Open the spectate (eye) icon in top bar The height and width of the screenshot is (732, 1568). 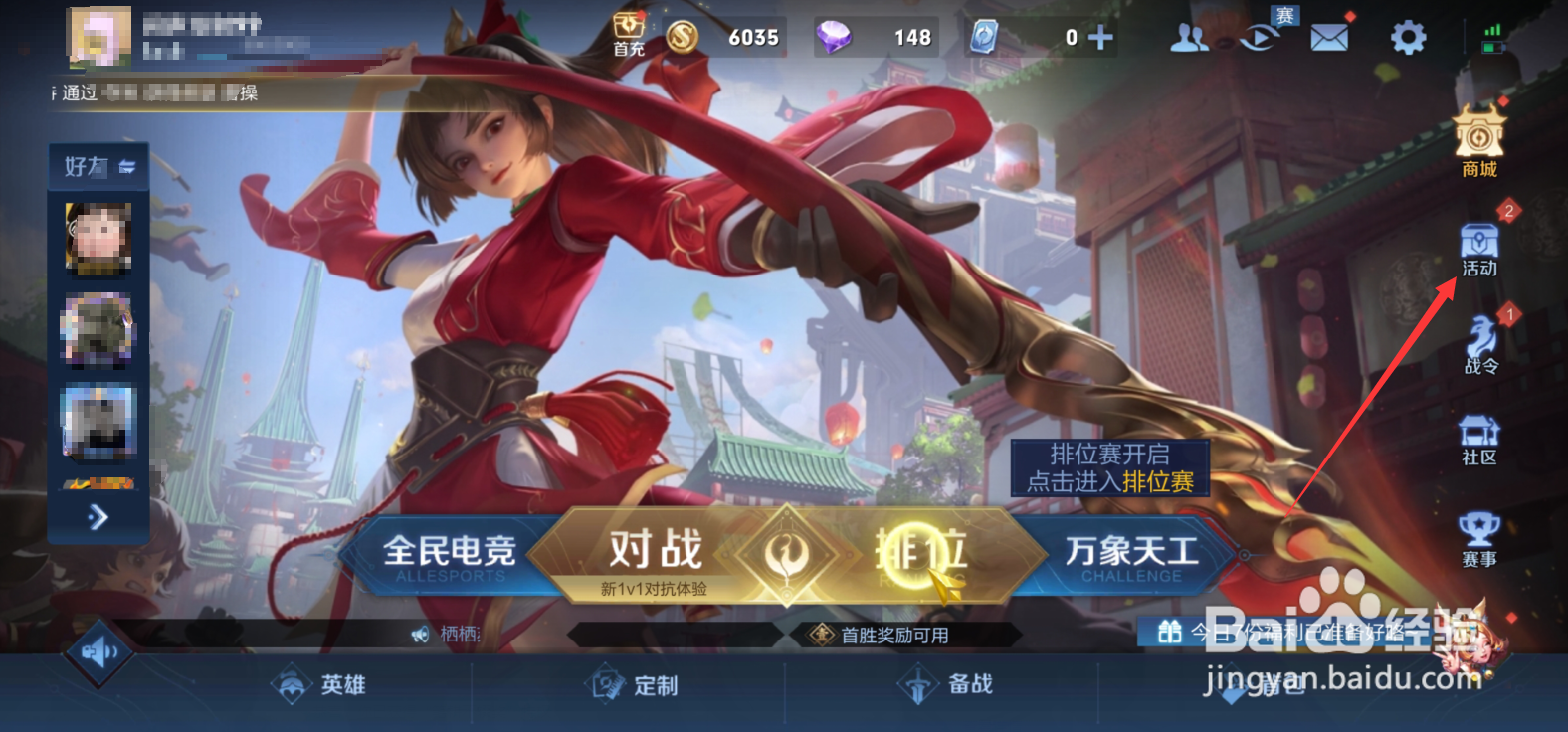(x=1259, y=36)
